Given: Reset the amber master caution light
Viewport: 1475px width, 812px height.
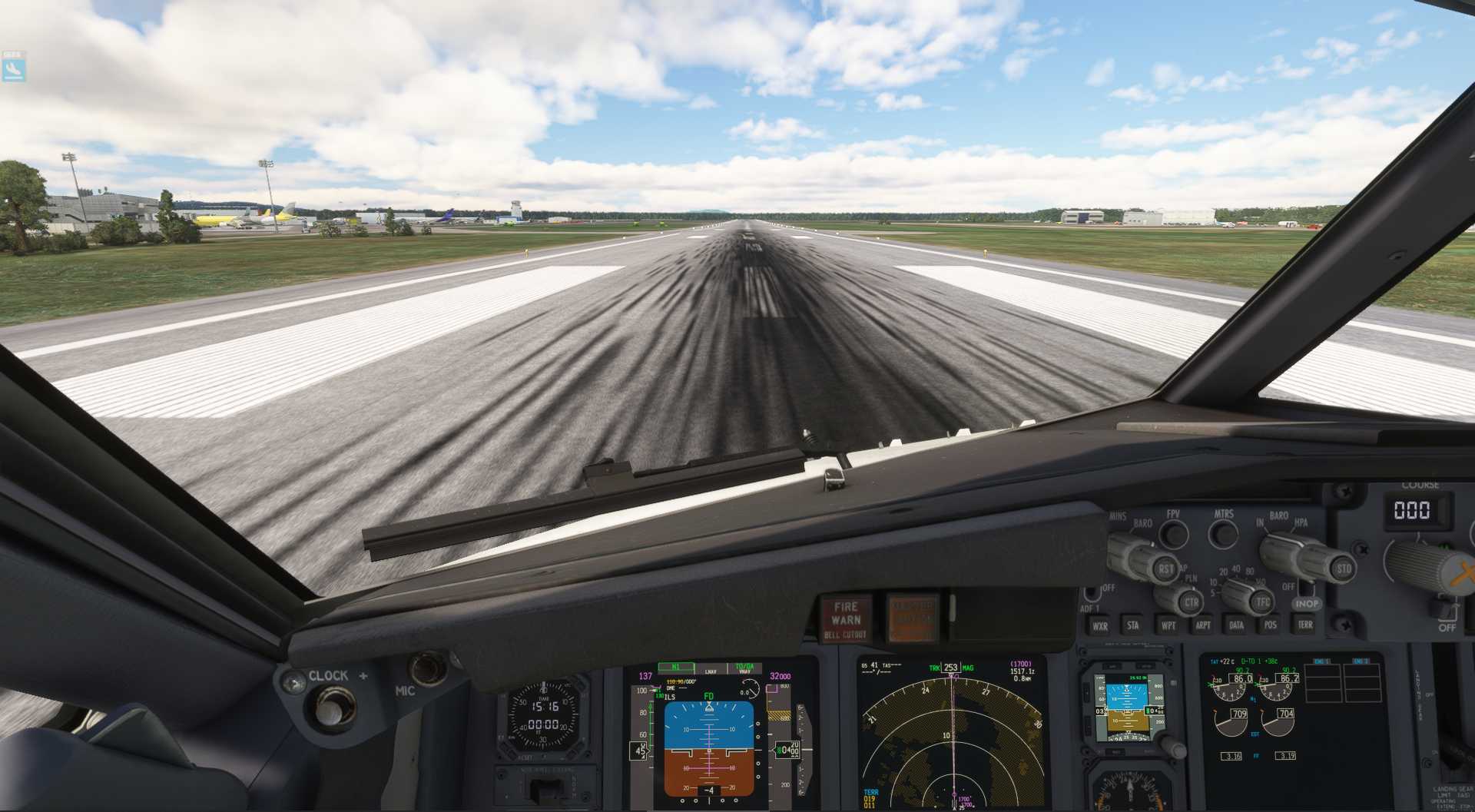Looking at the screenshot, I should pyautogui.click(x=913, y=618).
